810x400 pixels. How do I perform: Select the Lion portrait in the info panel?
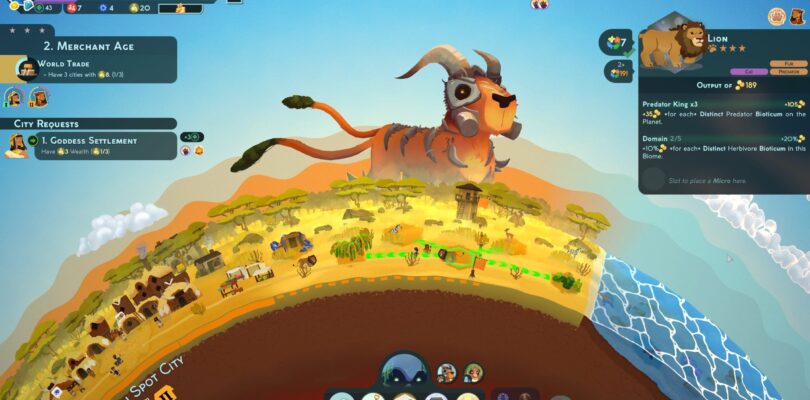(670, 44)
